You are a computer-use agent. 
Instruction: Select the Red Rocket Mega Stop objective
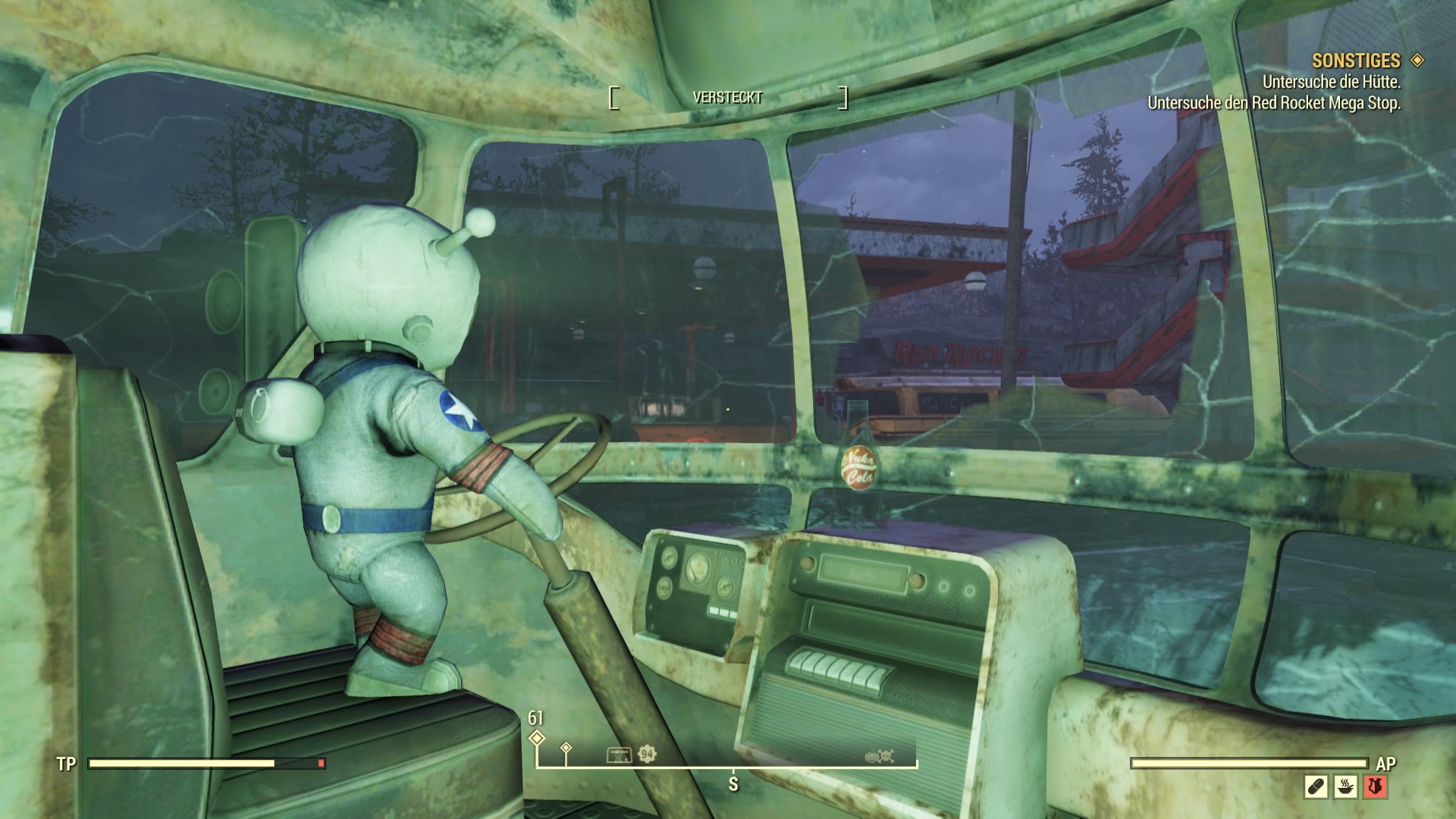tap(1274, 103)
